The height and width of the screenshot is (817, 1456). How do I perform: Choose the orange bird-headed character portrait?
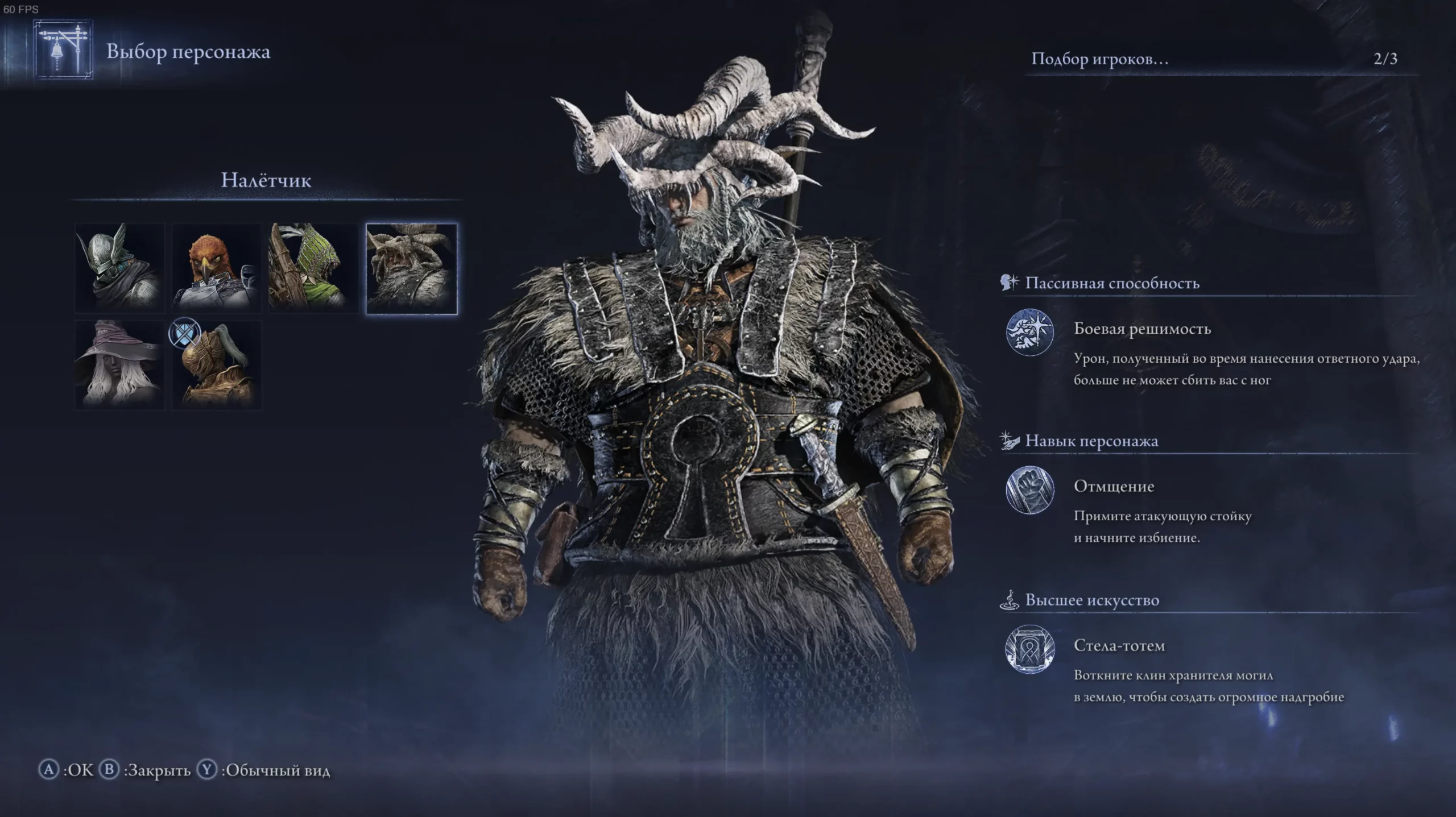pos(217,268)
